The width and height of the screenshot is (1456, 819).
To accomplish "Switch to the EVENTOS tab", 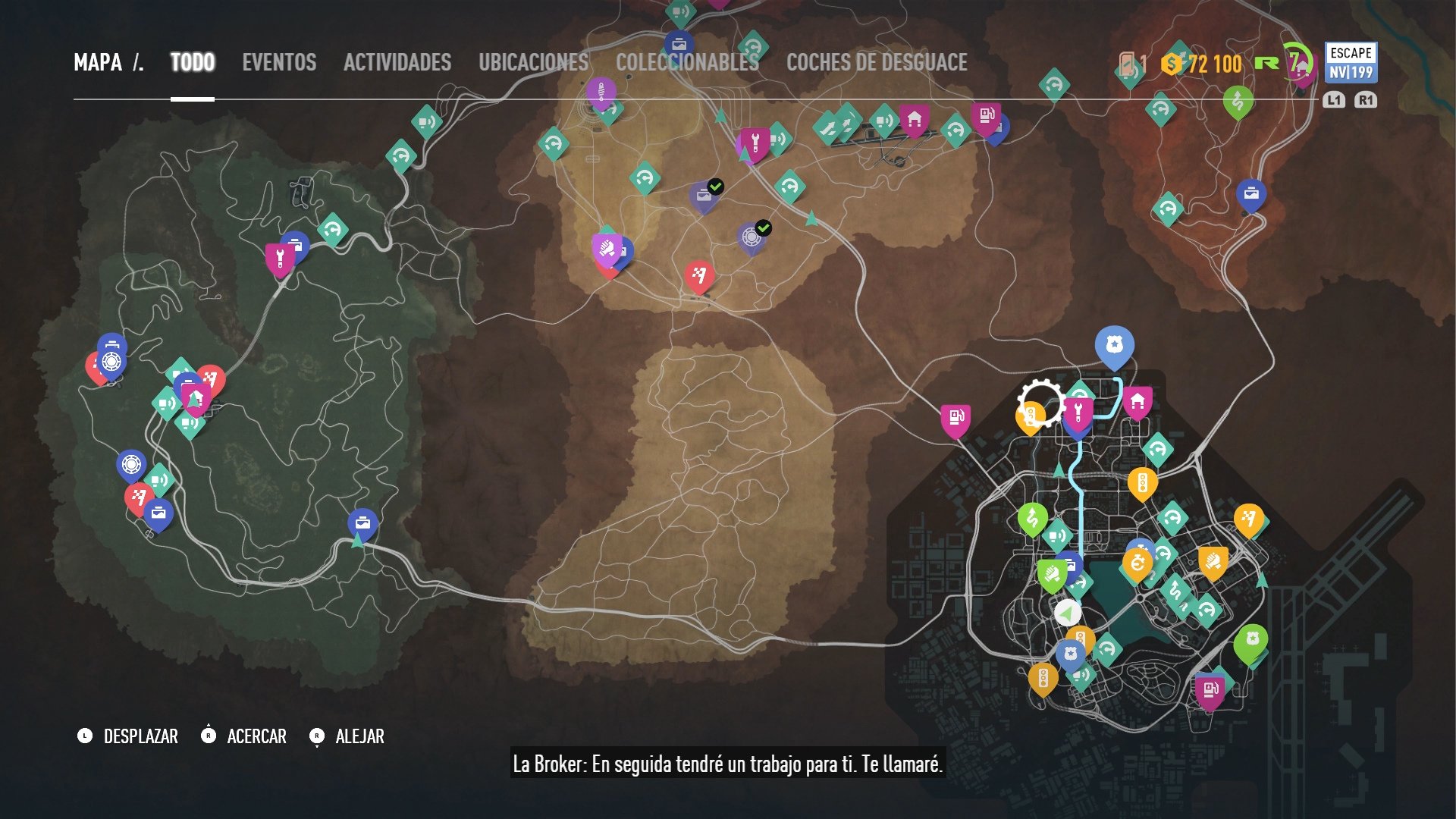I will [x=278, y=63].
